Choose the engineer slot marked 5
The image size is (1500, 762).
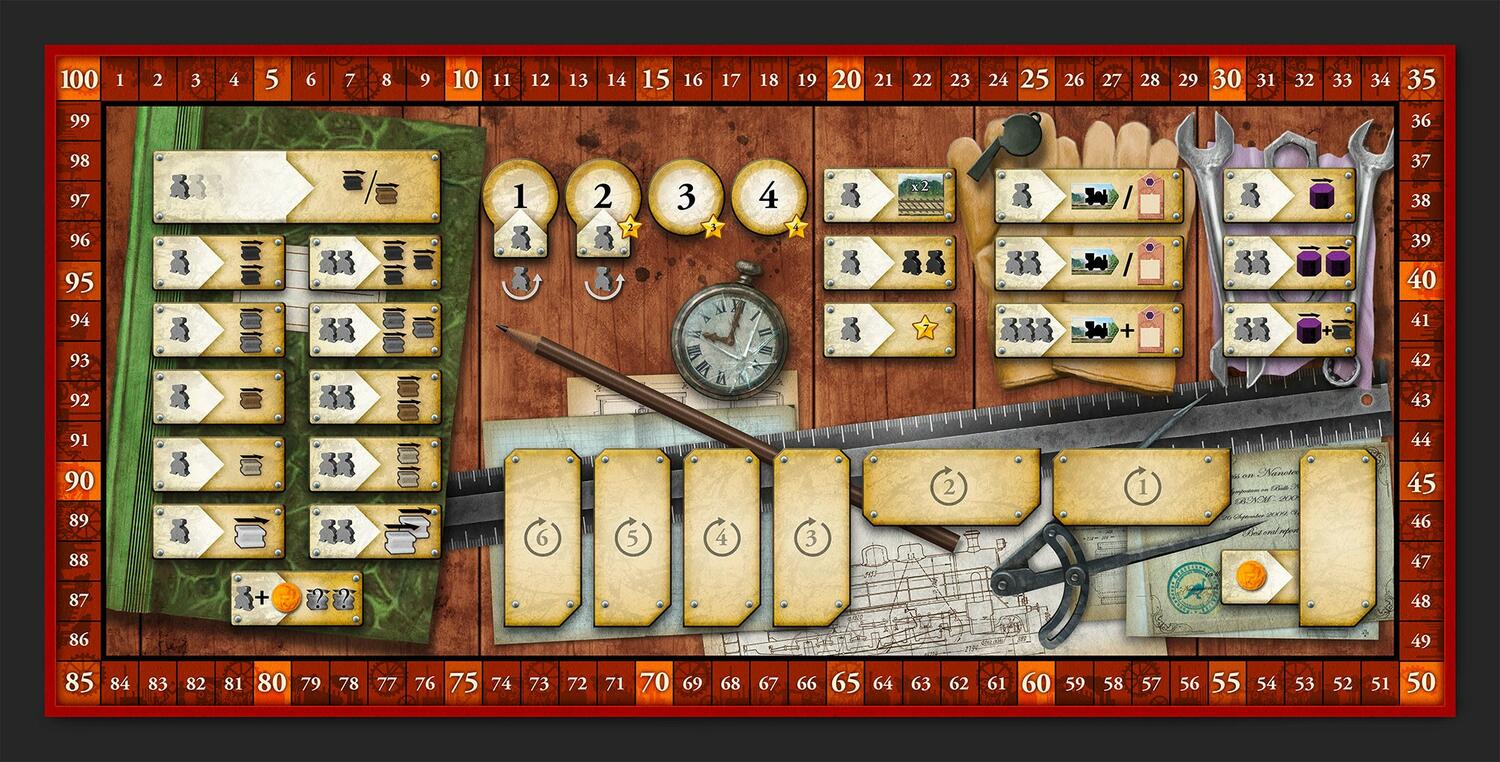tap(632, 538)
